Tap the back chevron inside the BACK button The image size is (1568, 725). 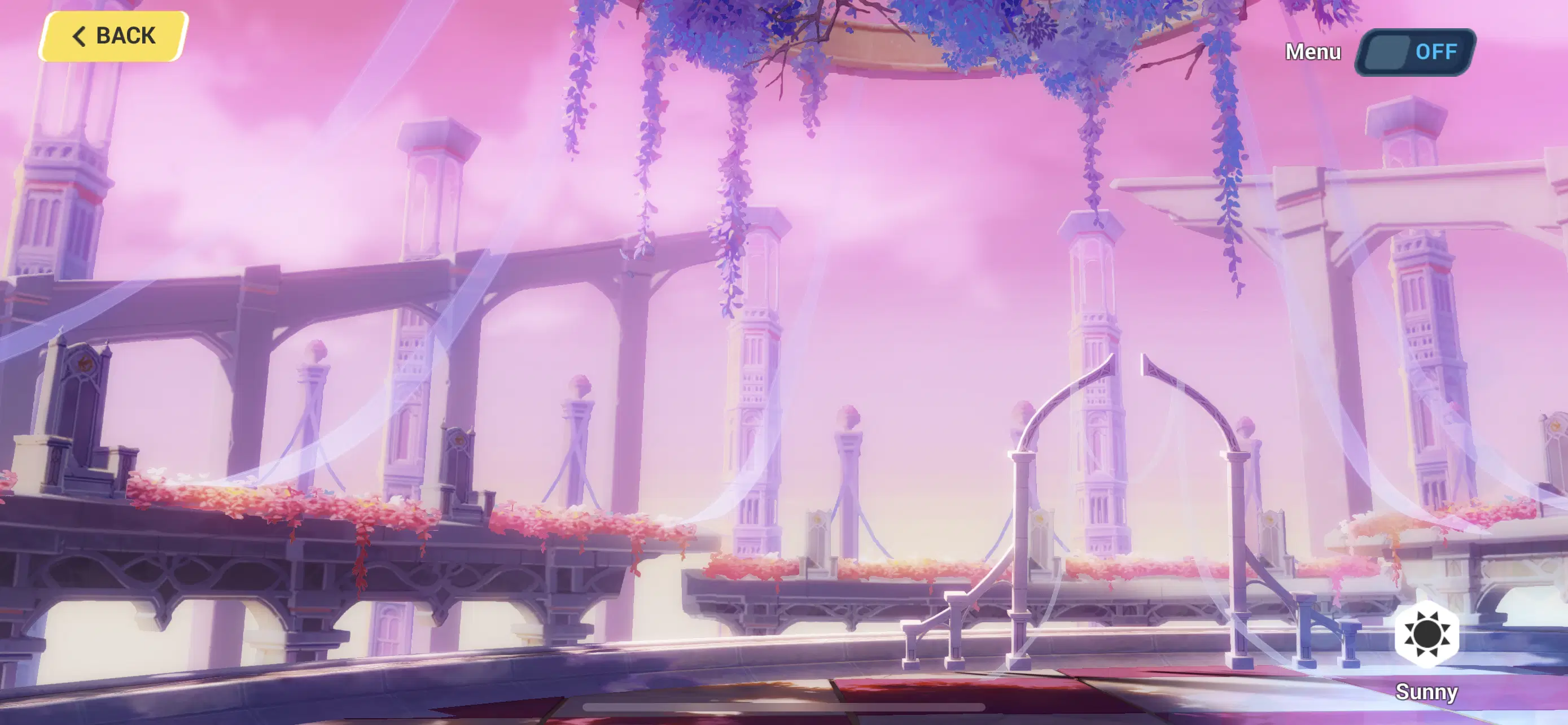tap(79, 36)
